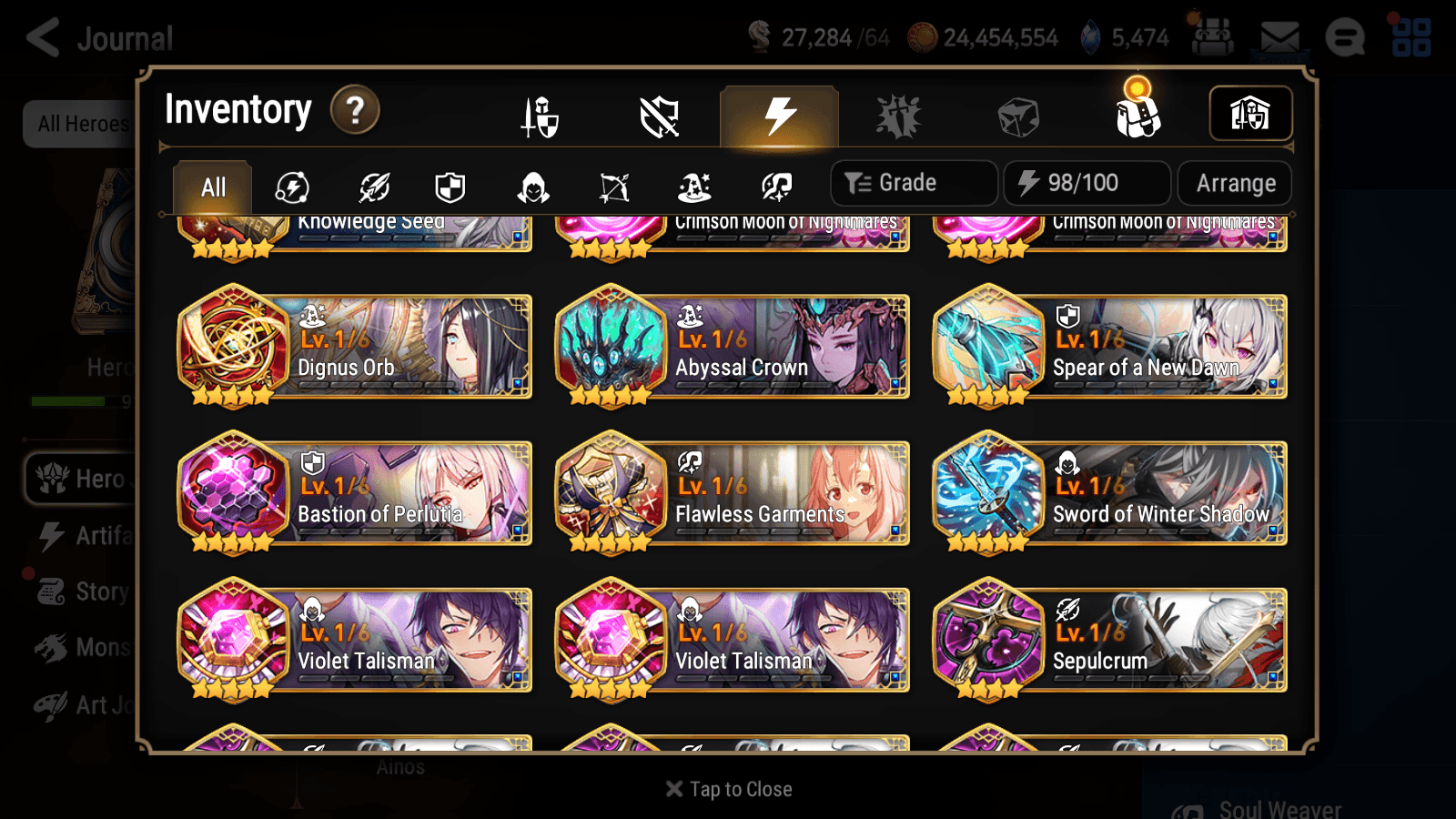Screen dimensions: 1456x819
Task: Select the All filter tab
Action: pos(212,187)
